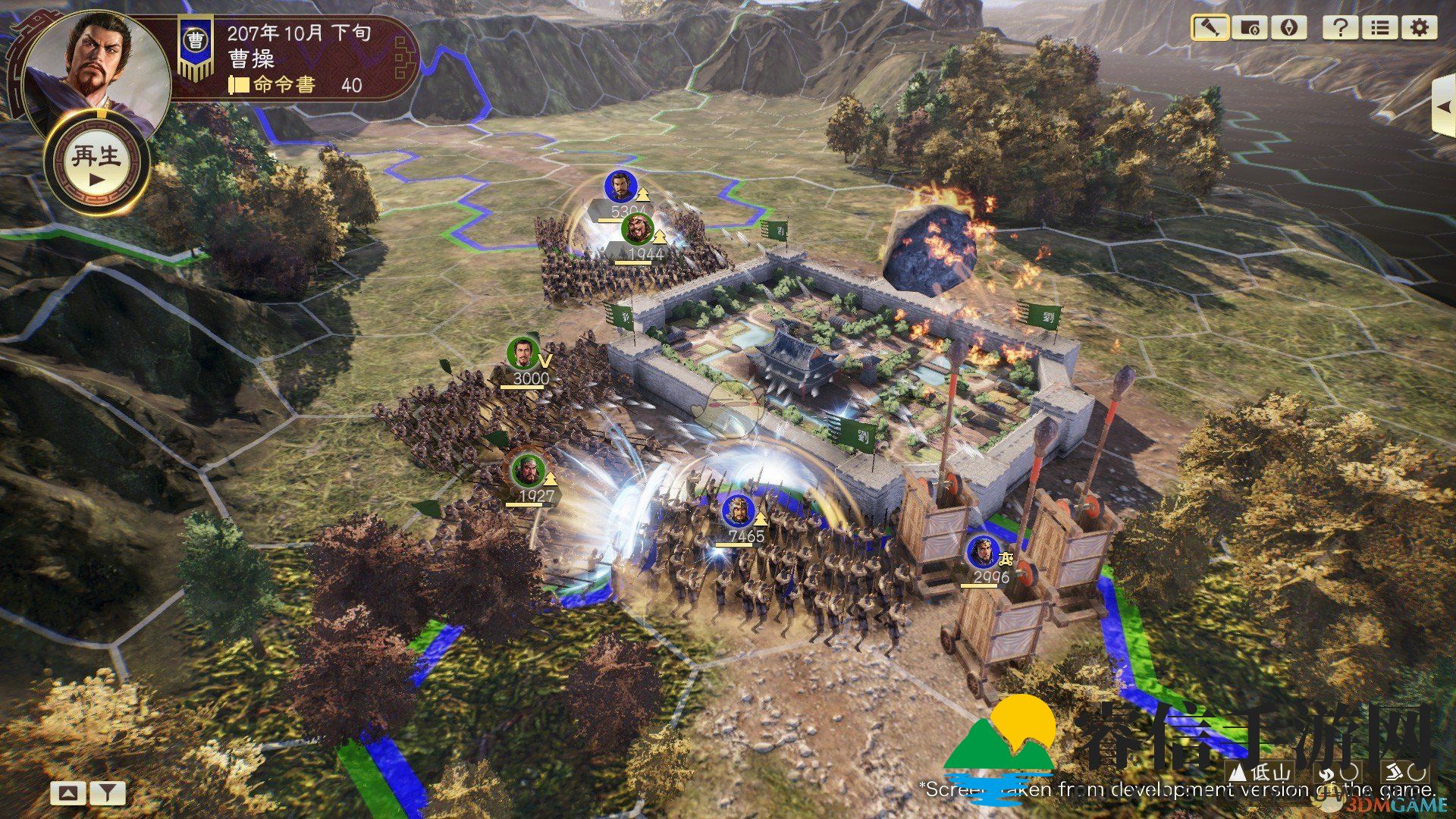Select the siege tower unit with 2996 troops

click(x=983, y=552)
